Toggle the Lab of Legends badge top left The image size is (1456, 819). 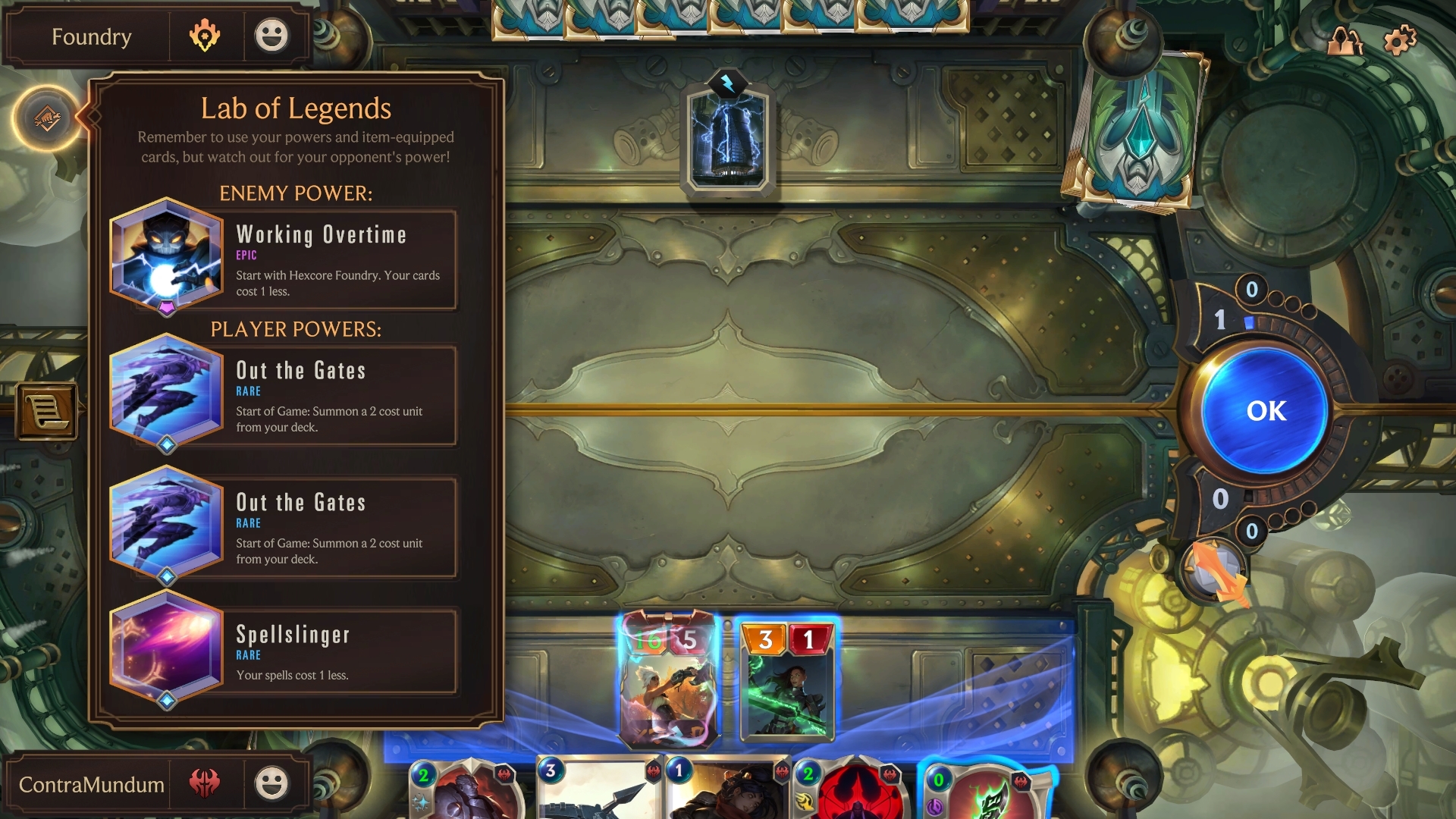(48, 119)
